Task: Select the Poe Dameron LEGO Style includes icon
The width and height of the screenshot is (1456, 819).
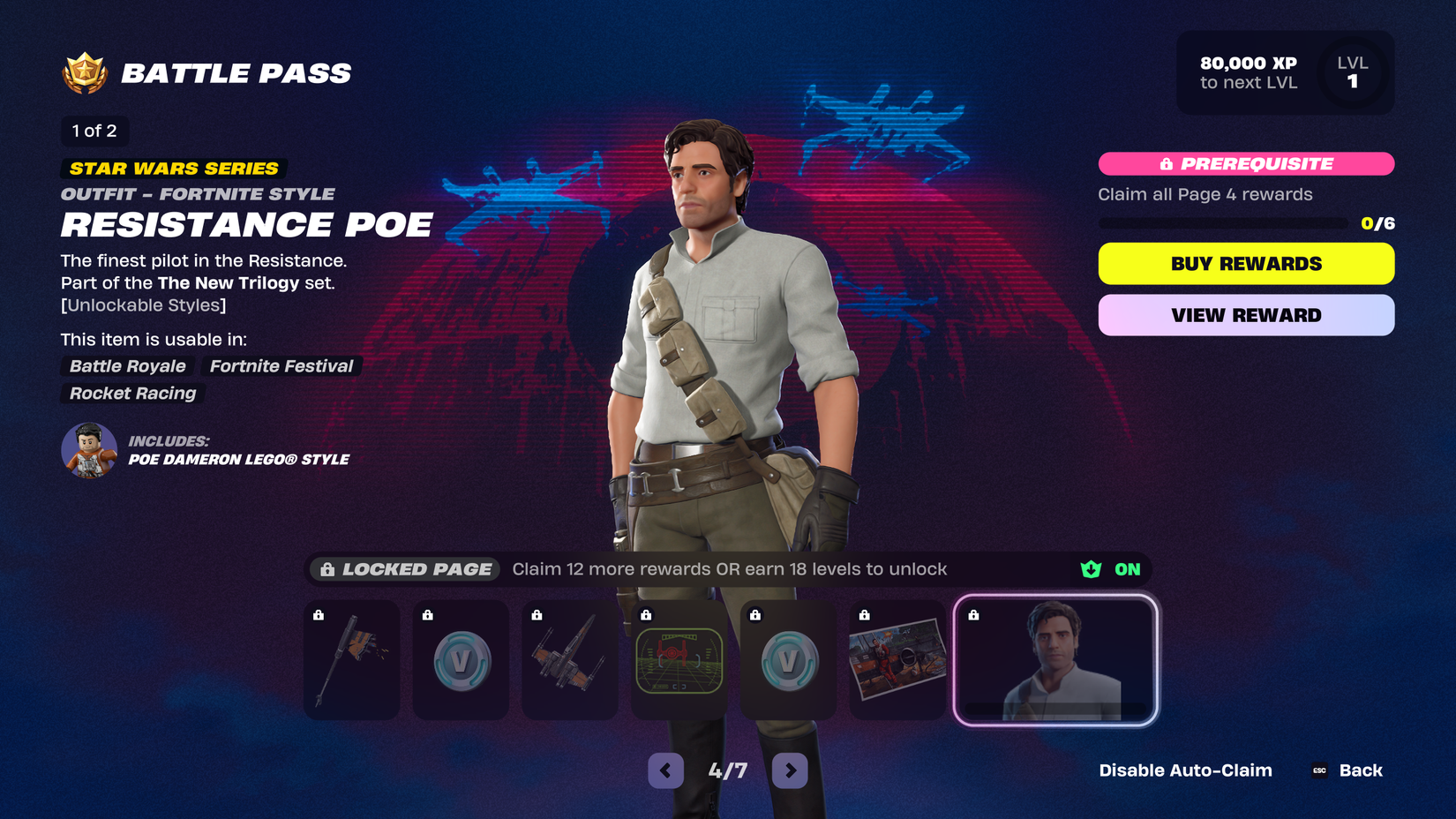Action: point(88,450)
